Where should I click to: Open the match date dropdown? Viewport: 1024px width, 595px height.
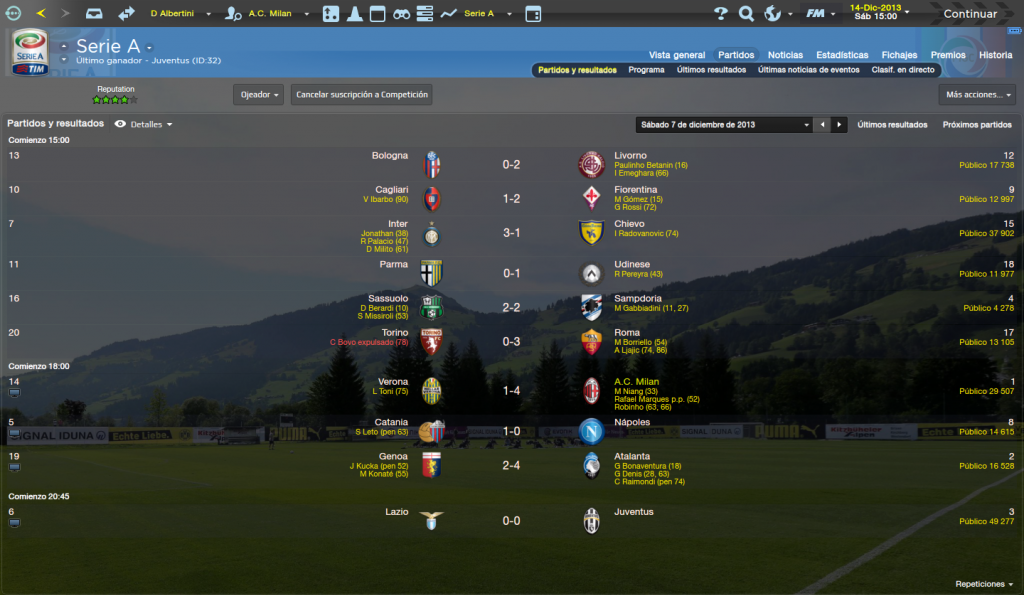(x=723, y=125)
